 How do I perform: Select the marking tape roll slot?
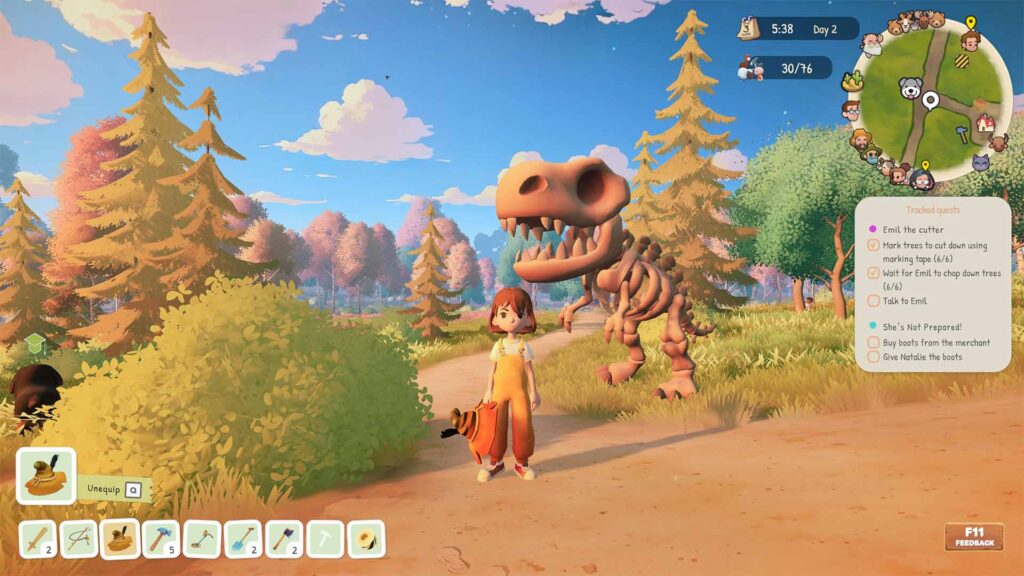point(366,540)
